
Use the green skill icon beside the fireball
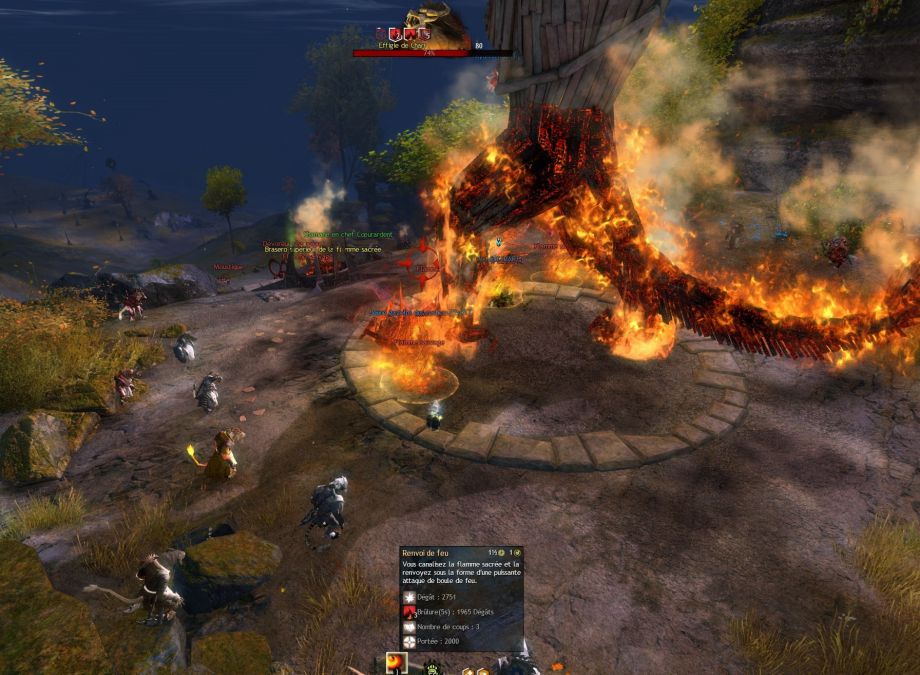point(434,668)
